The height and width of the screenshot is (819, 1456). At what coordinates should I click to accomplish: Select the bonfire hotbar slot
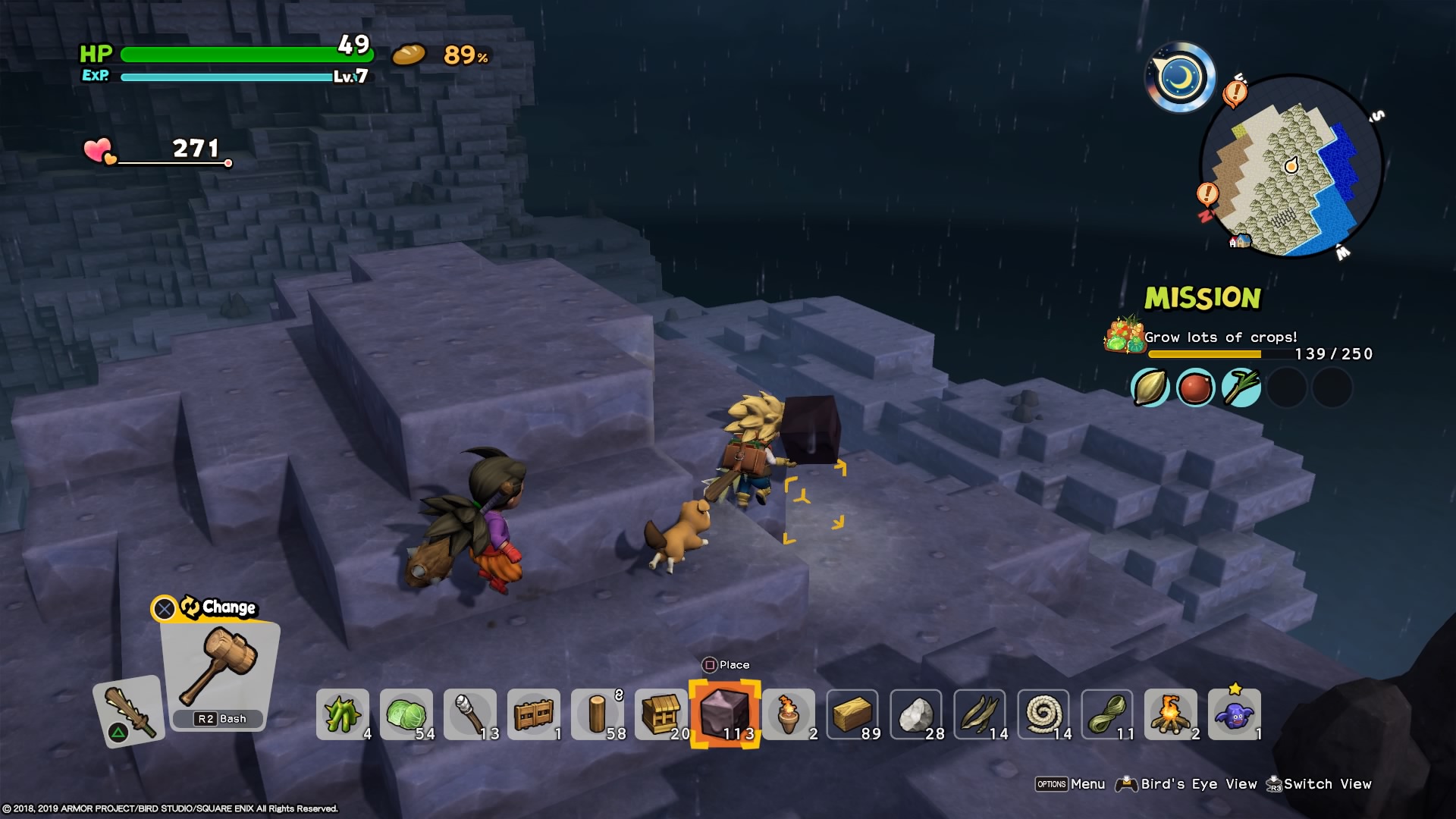click(x=1170, y=714)
